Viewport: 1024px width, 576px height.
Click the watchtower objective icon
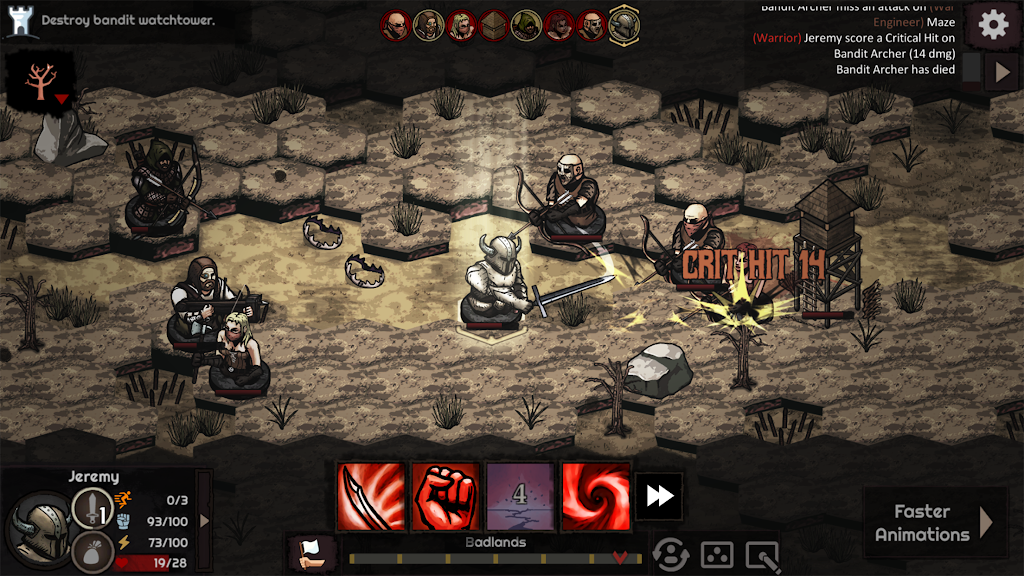coord(19,20)
